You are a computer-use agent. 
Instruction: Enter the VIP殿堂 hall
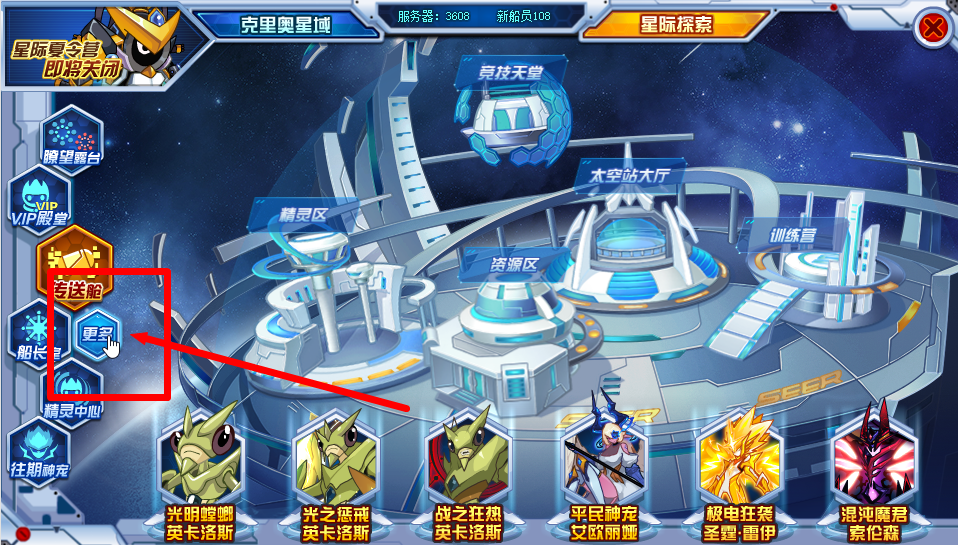click(40, 199)
